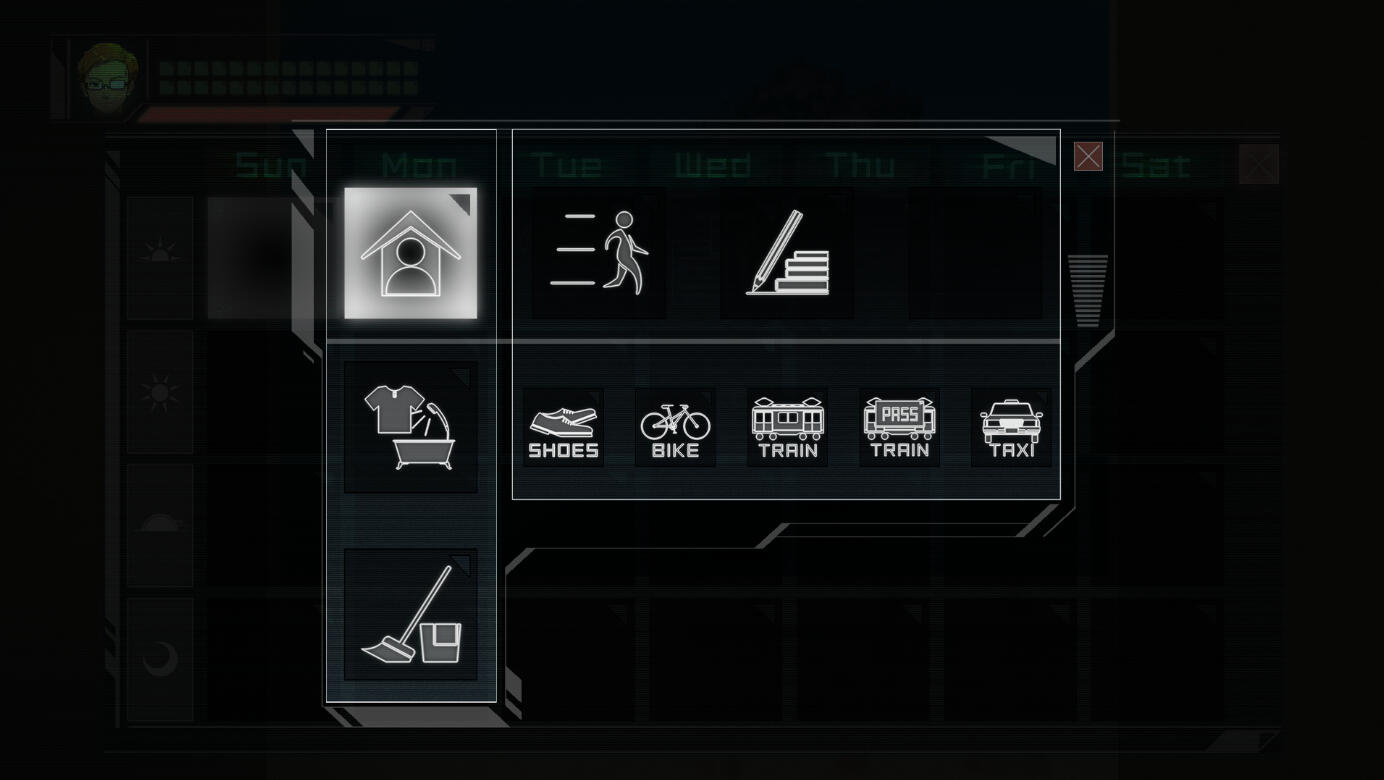Open the laundry and bath category
Screen dimensions: 1384x780
click(410, 427)
